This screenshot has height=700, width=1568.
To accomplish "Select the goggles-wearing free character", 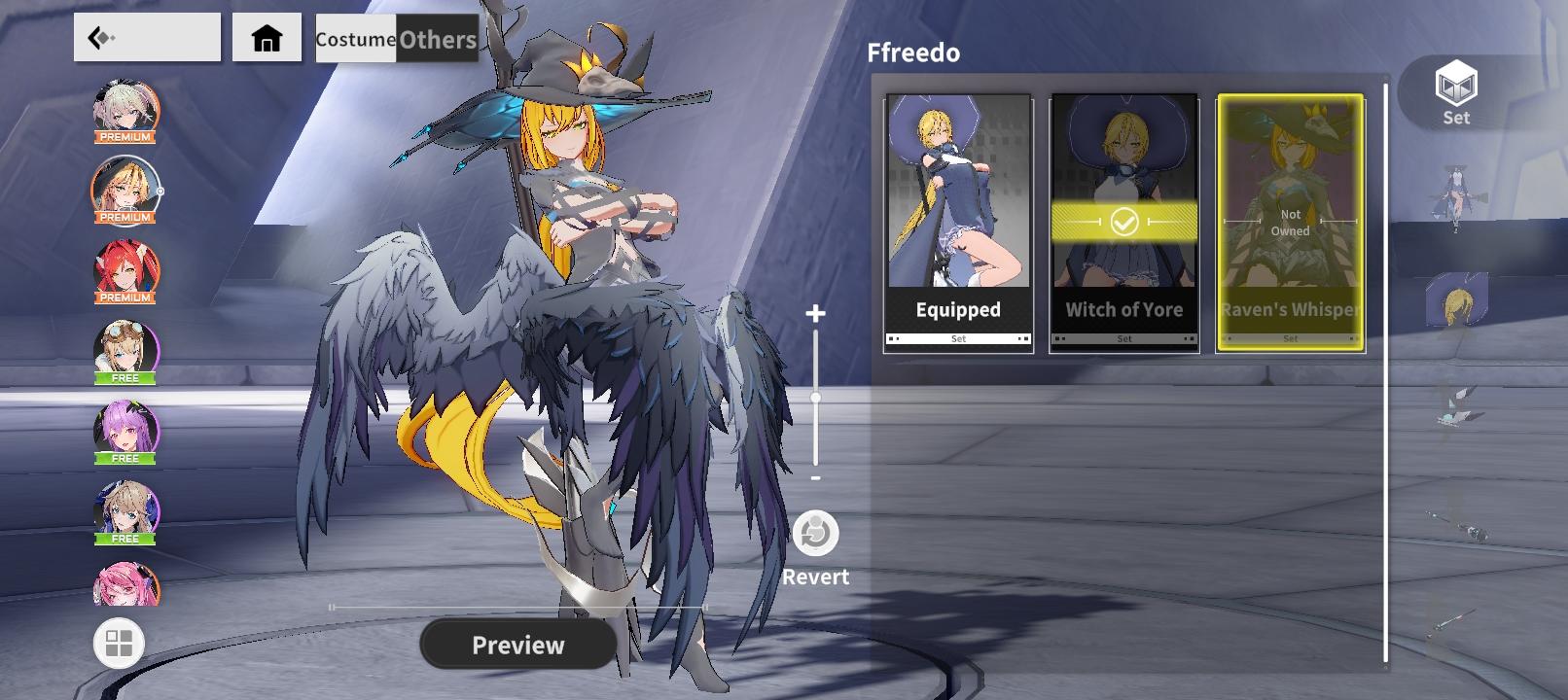I will pos(125,350).
